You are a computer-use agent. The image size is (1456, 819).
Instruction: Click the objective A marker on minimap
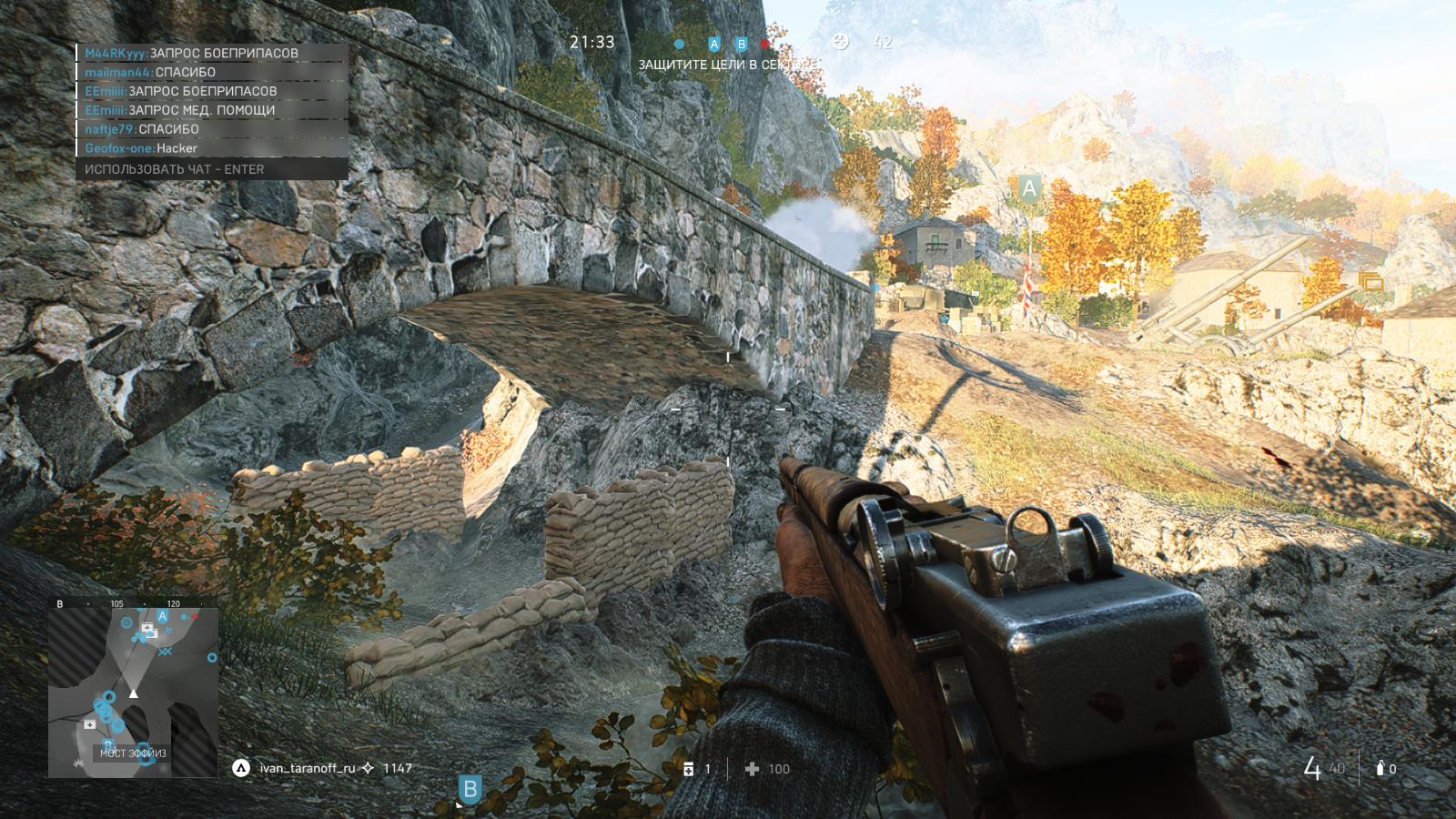[163, 616]
